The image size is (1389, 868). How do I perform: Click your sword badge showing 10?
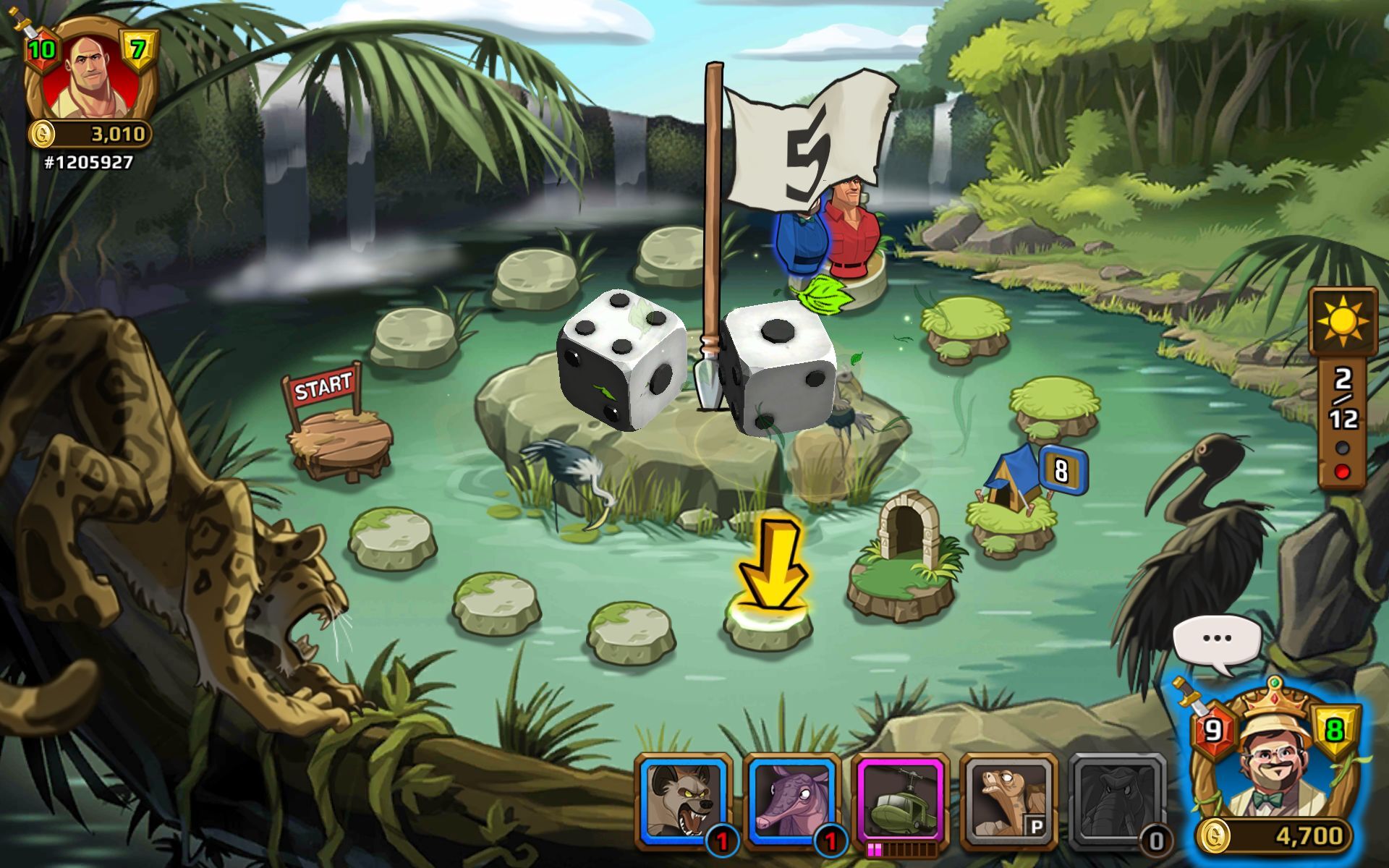[x=41, y=49]
